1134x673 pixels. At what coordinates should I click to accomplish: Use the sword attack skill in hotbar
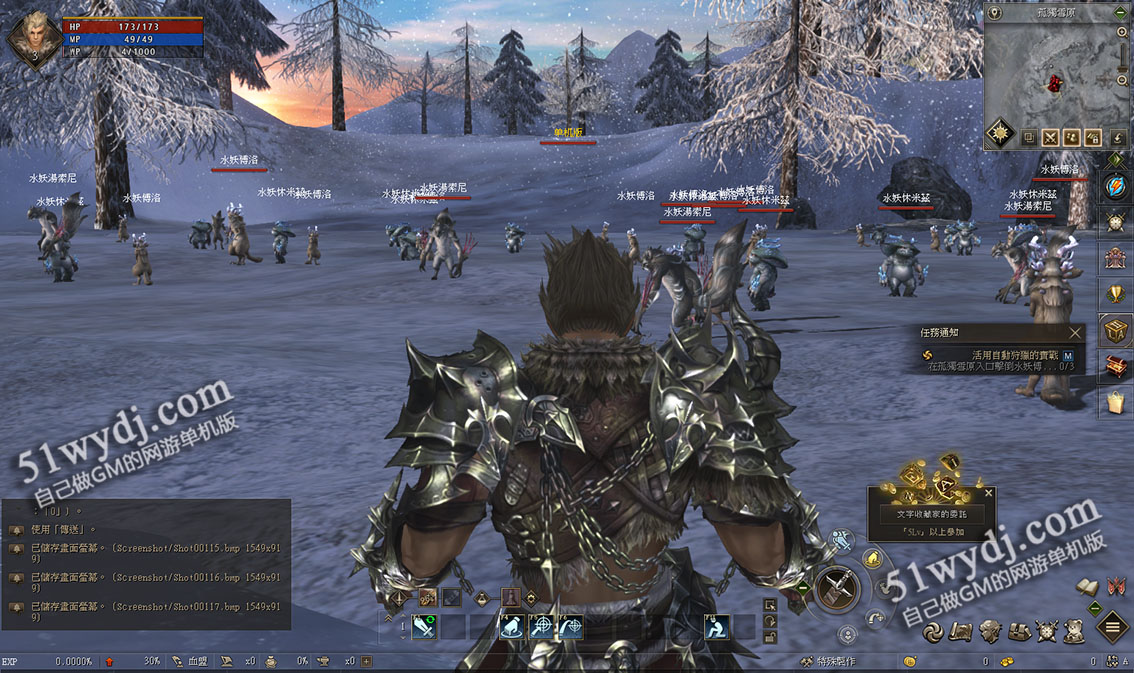(x=424, y=627)
